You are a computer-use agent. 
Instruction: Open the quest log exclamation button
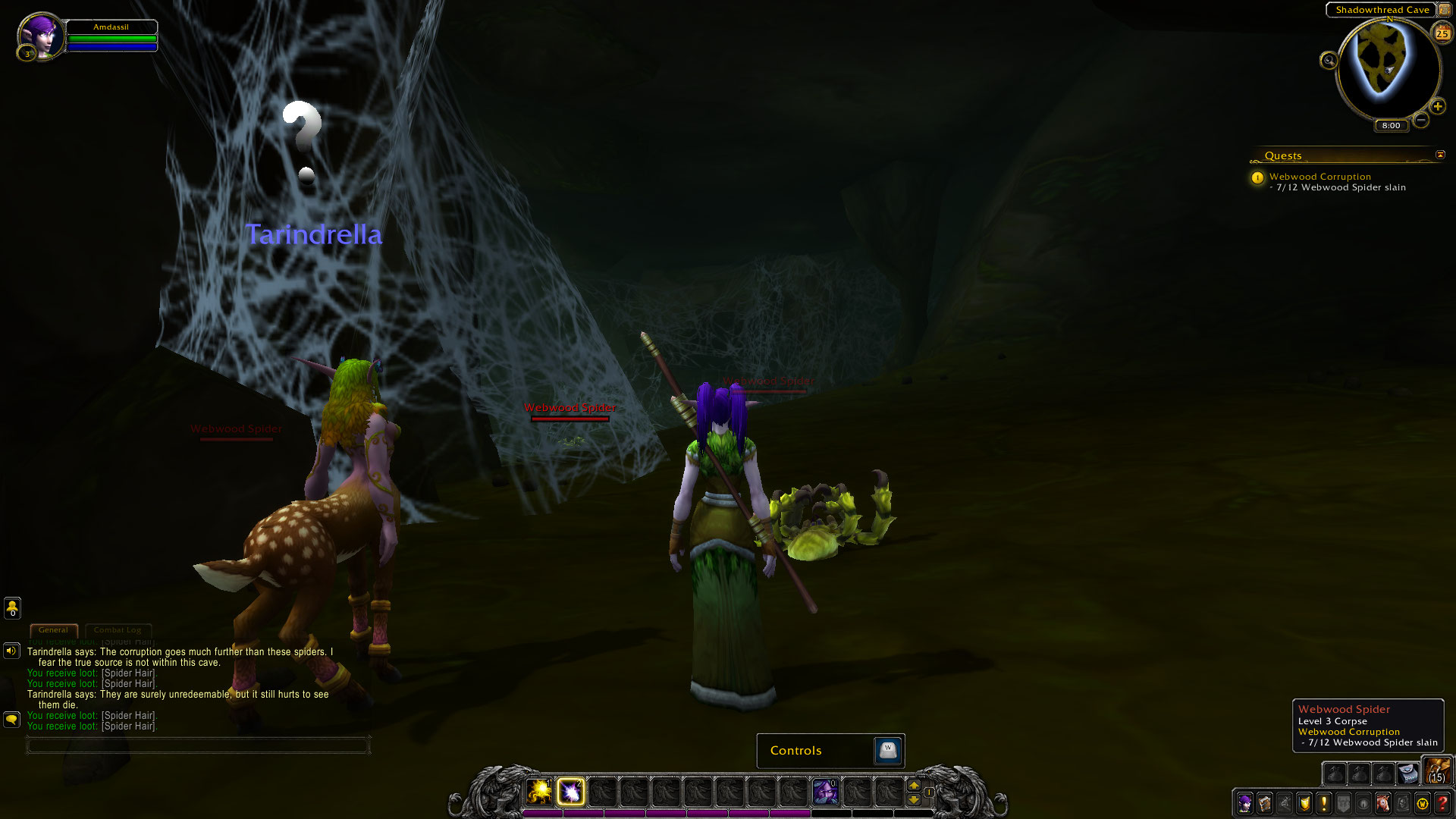pyautogui.click(x=1324, y=803)
